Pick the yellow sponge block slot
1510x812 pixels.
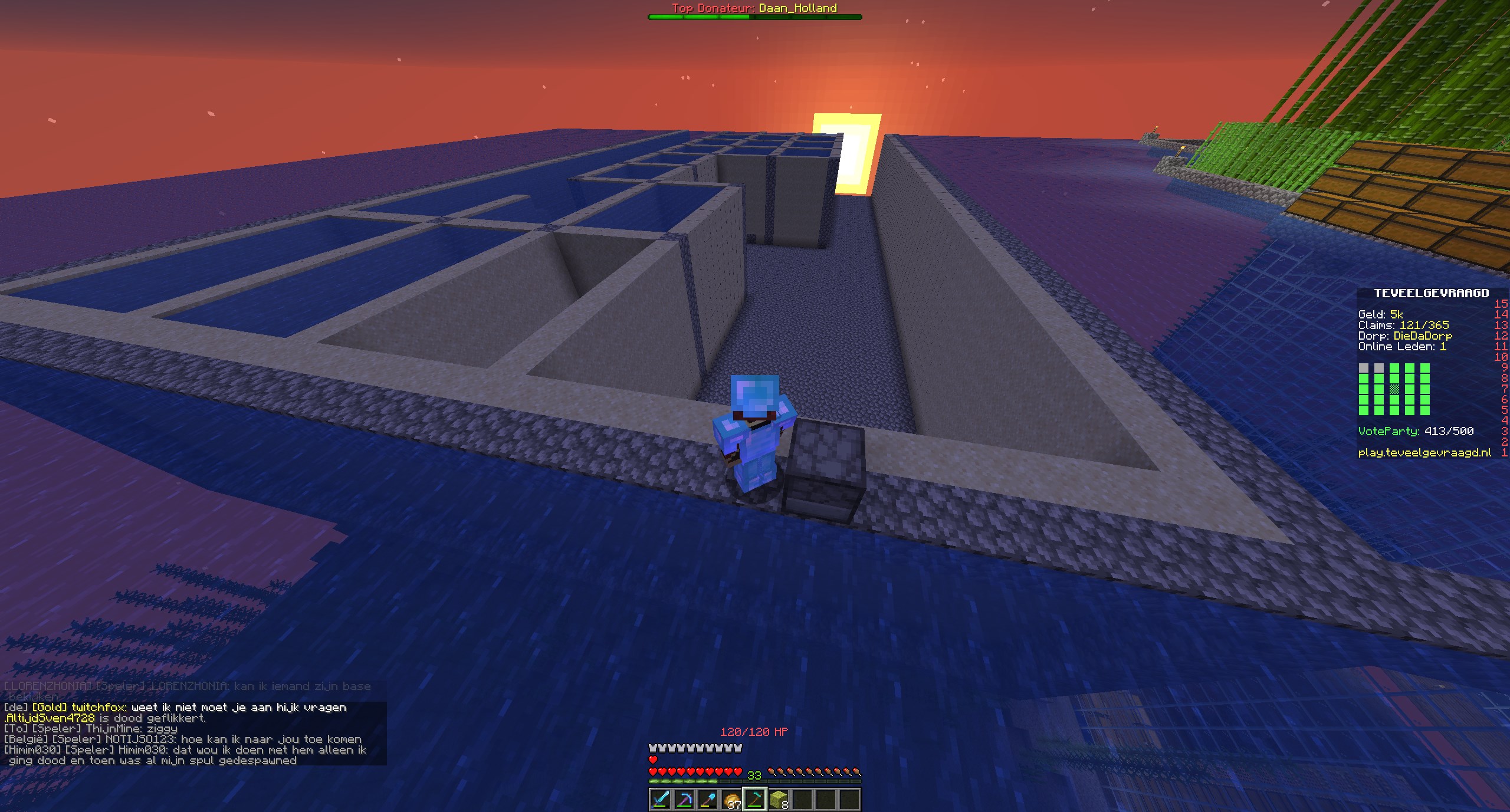(x=778, y=799)
